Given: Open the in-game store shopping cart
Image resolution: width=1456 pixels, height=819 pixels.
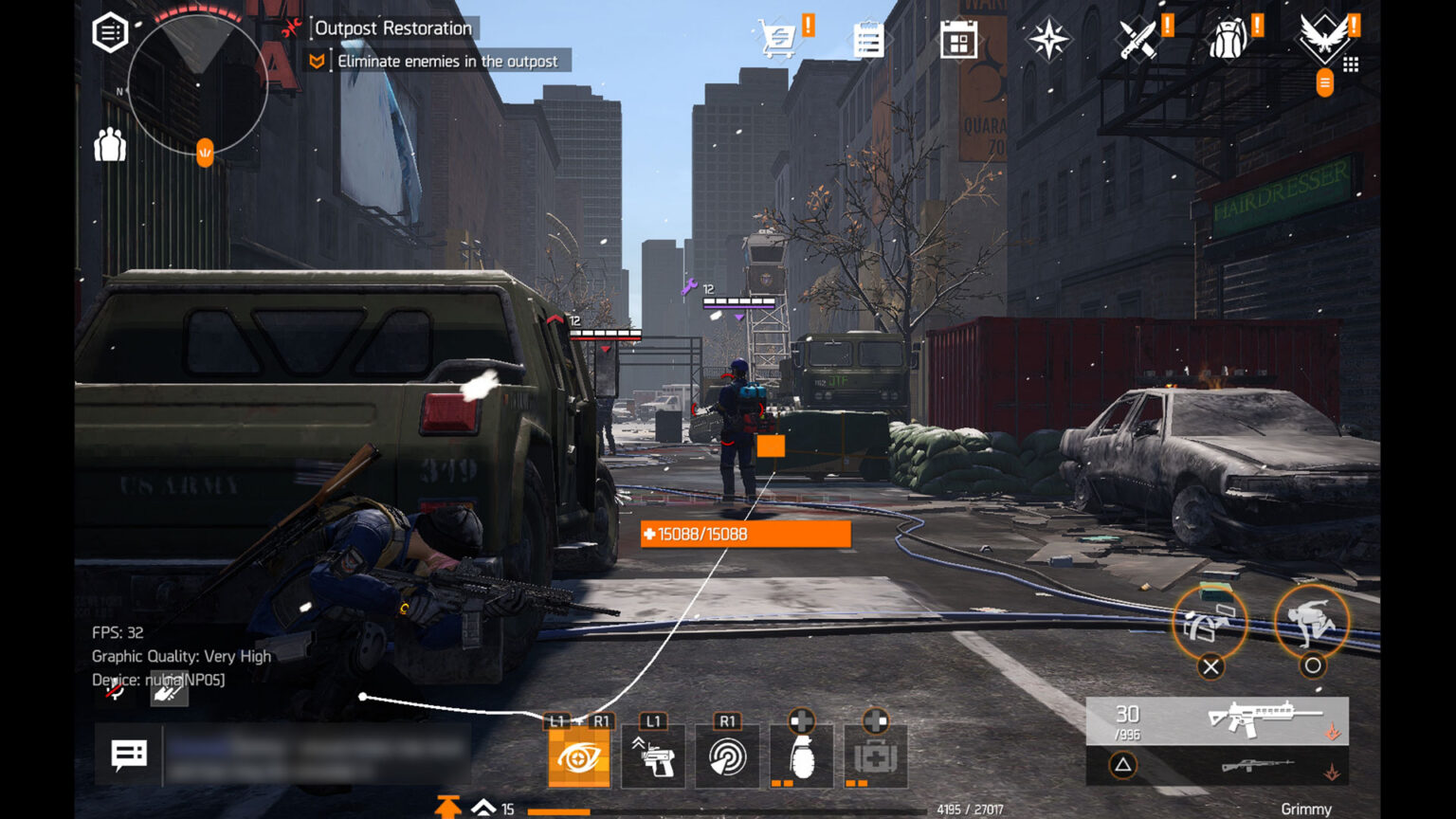Looking at the screenshot, I should (777, 38).
